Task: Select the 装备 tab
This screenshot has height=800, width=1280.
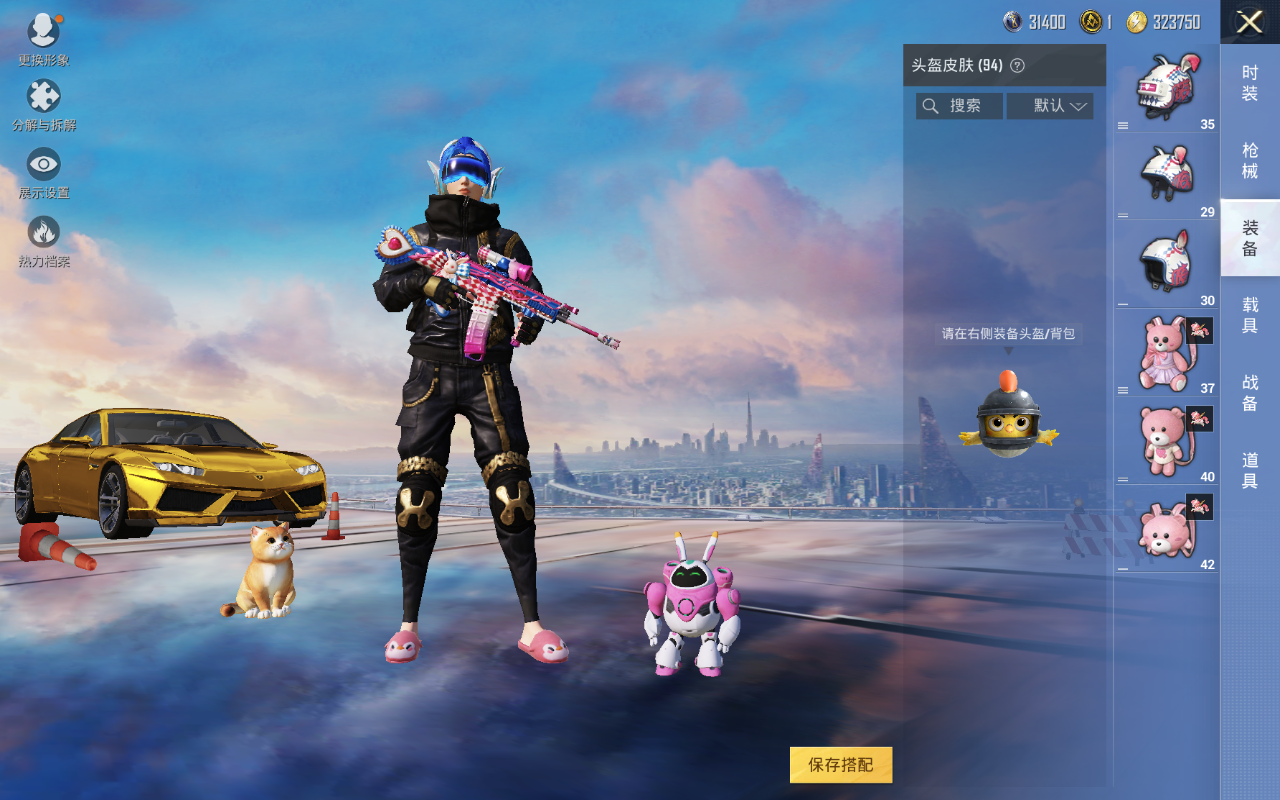Action: (x=1249, y=238)
